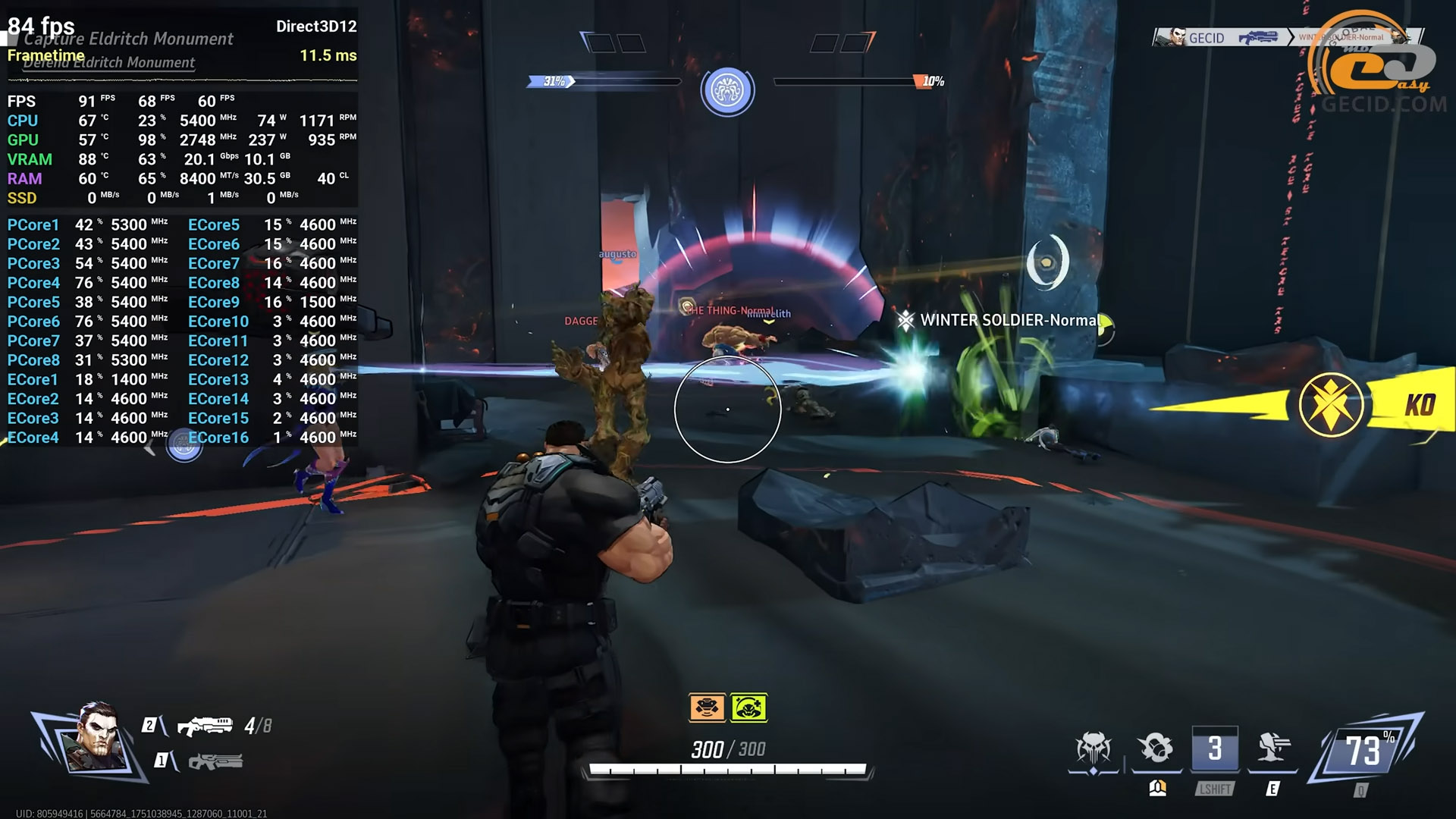
Task: Select the active shotgun weapon icon
Action: tap(205, 726)
